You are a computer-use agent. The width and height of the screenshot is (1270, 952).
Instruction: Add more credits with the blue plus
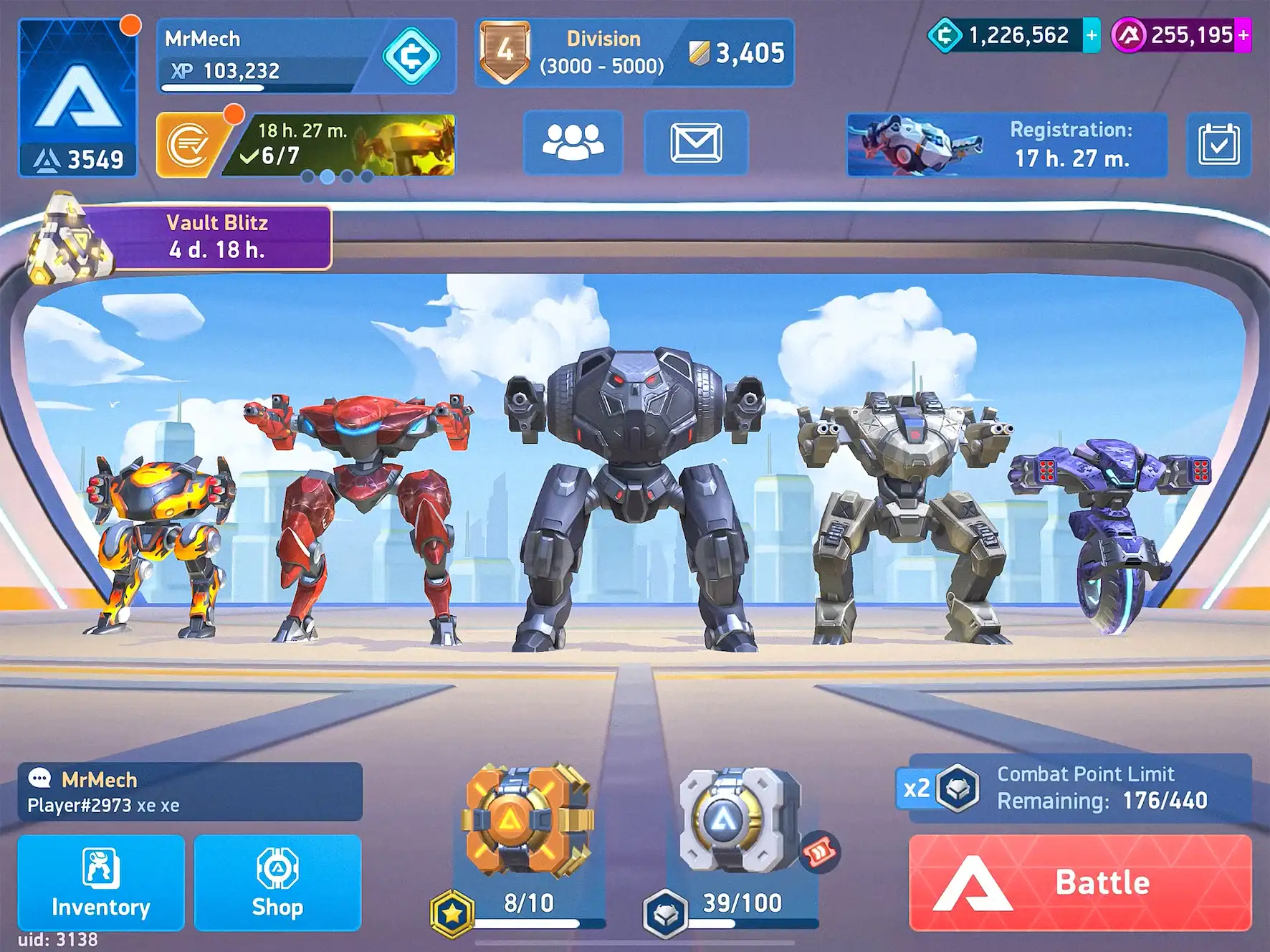1092,35
